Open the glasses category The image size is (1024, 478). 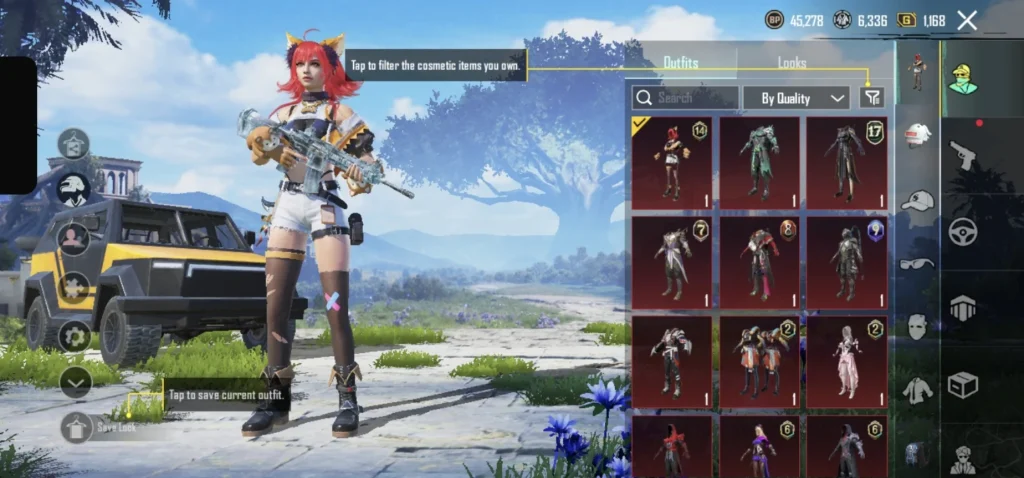point(917,264)
